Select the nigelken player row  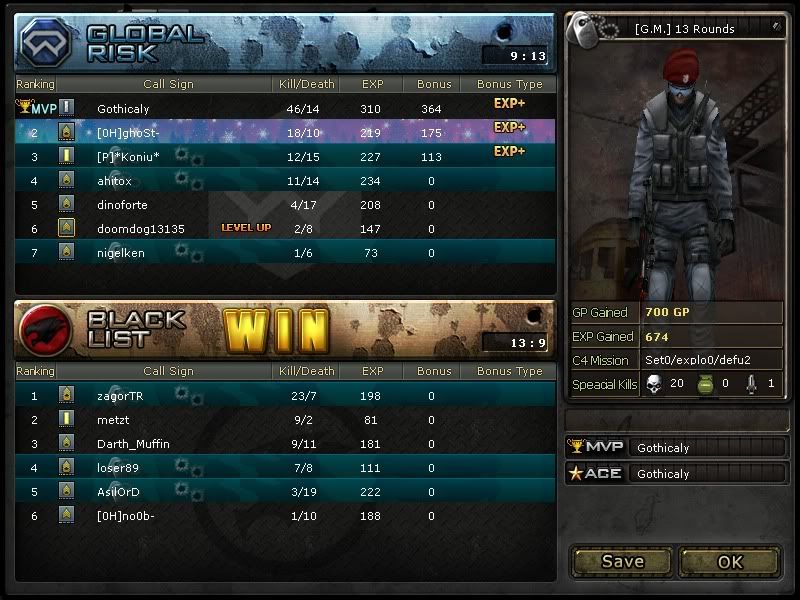(x=285, y=253)
